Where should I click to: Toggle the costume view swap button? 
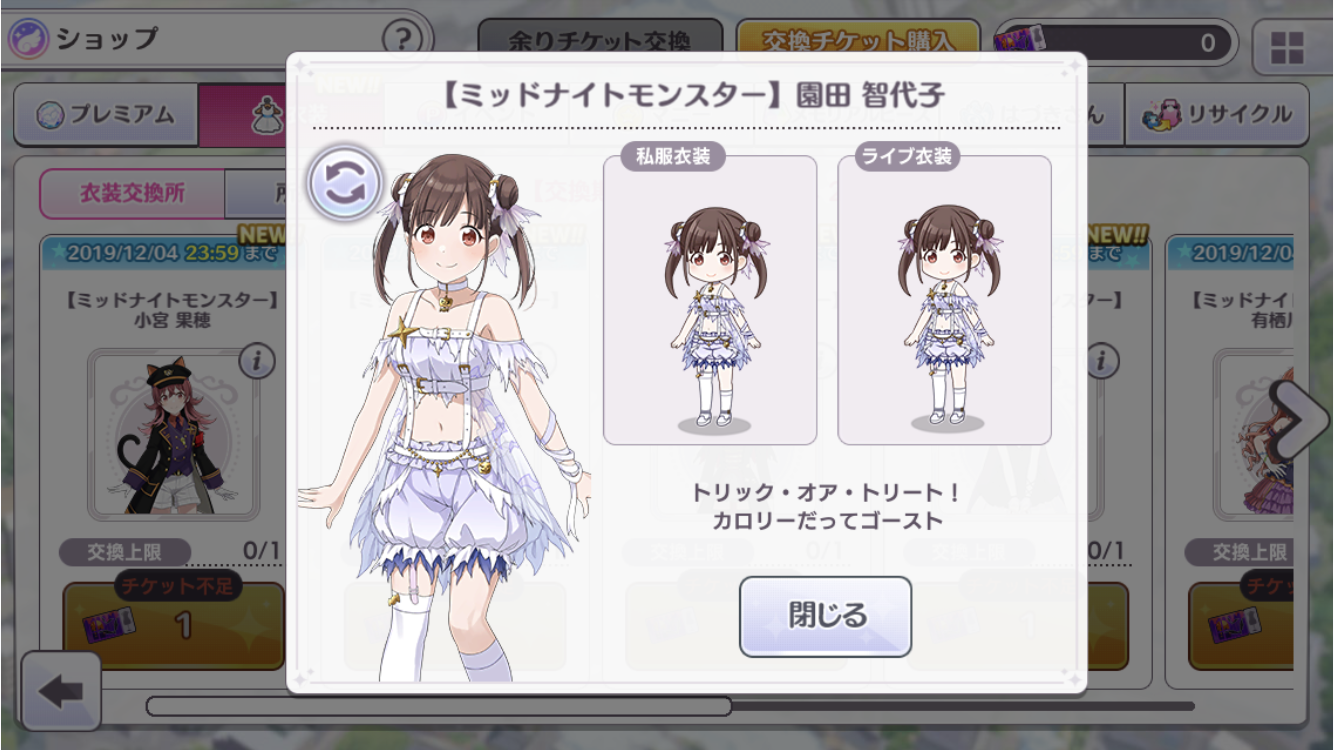click(x=345, y=182)
